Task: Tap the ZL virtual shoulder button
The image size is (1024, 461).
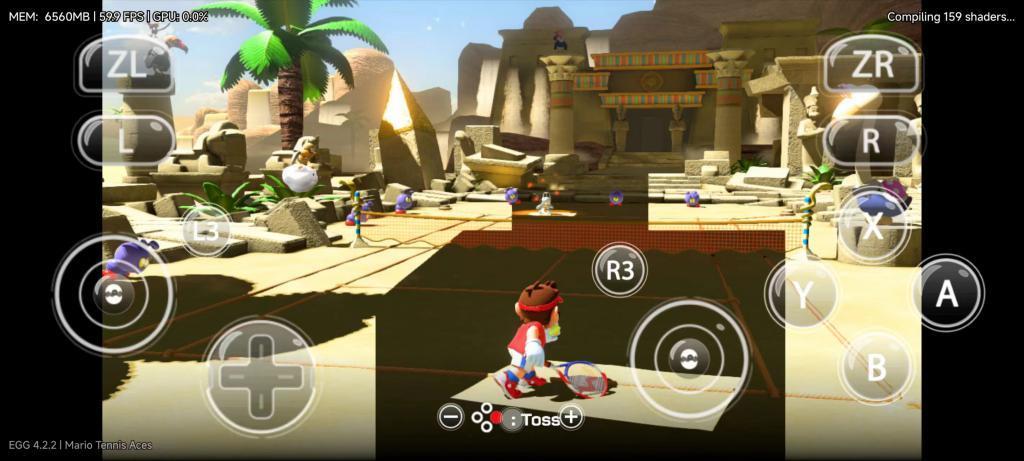Action: [126, 64]
